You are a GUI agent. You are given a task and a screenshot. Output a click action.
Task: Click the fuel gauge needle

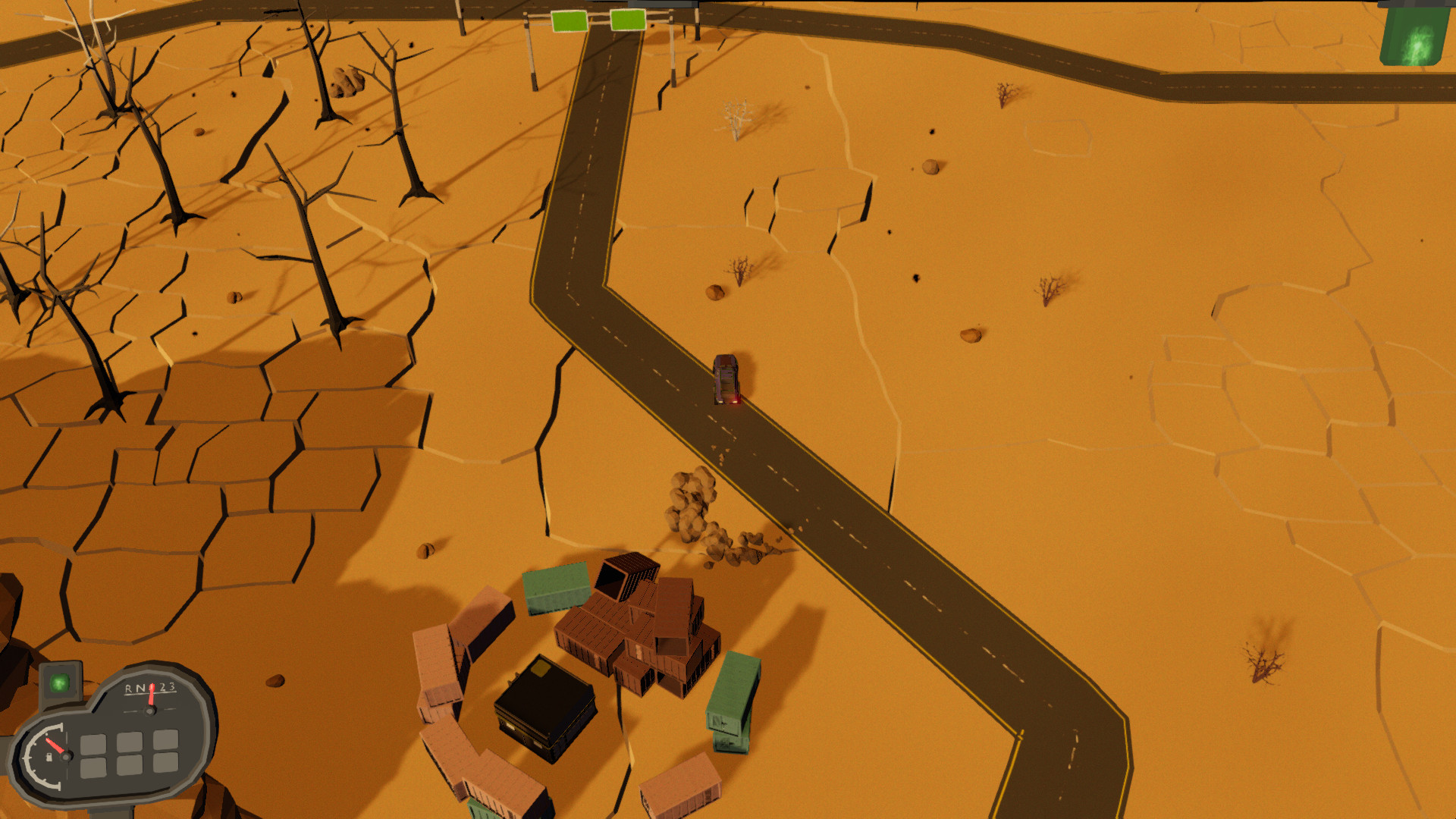click(56, 745)
